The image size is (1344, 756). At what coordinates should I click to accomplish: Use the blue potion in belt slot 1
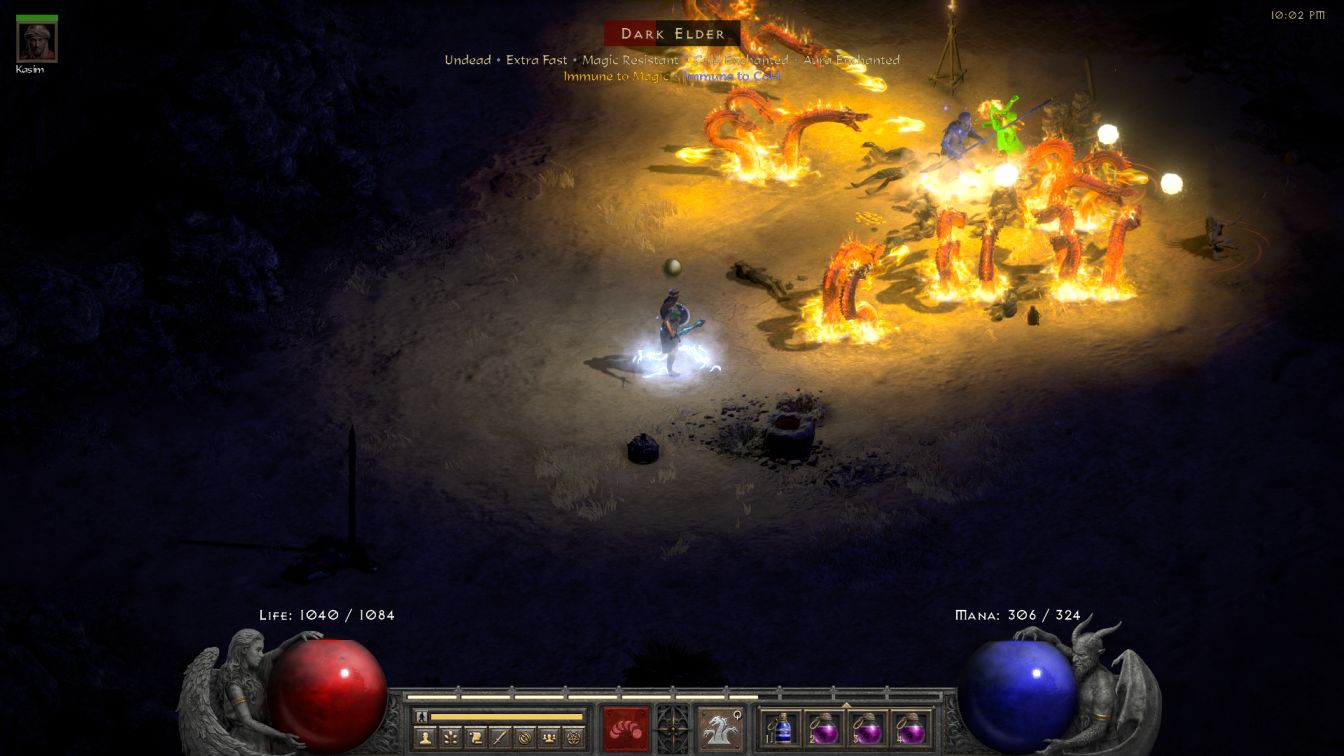click(782, 728)
